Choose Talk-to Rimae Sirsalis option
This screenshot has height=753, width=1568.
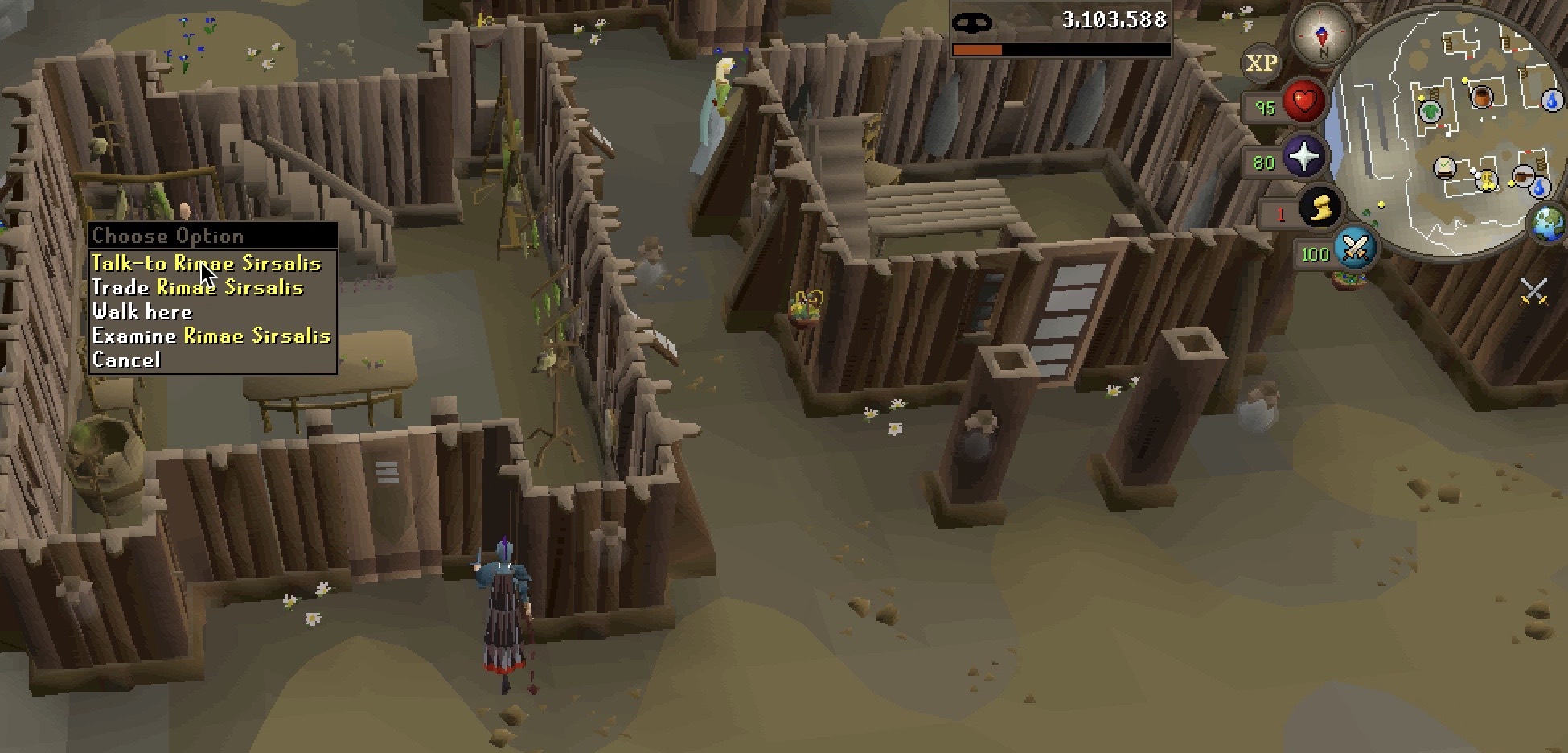(x=206, y=264)
